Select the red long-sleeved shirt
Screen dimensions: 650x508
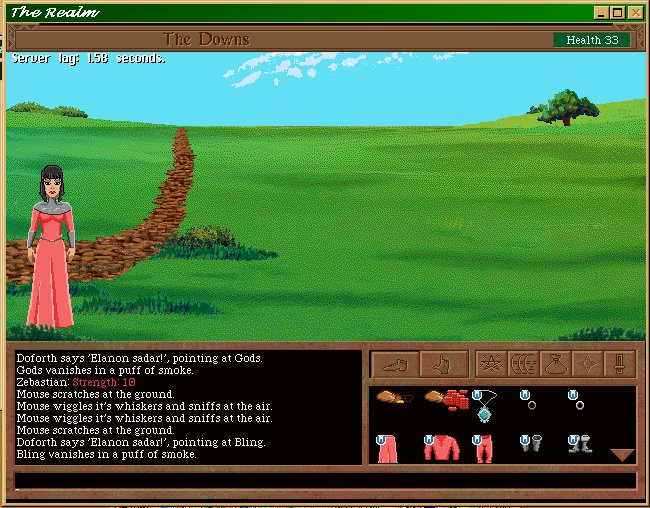pyautogui.click(x=439, y=448)
